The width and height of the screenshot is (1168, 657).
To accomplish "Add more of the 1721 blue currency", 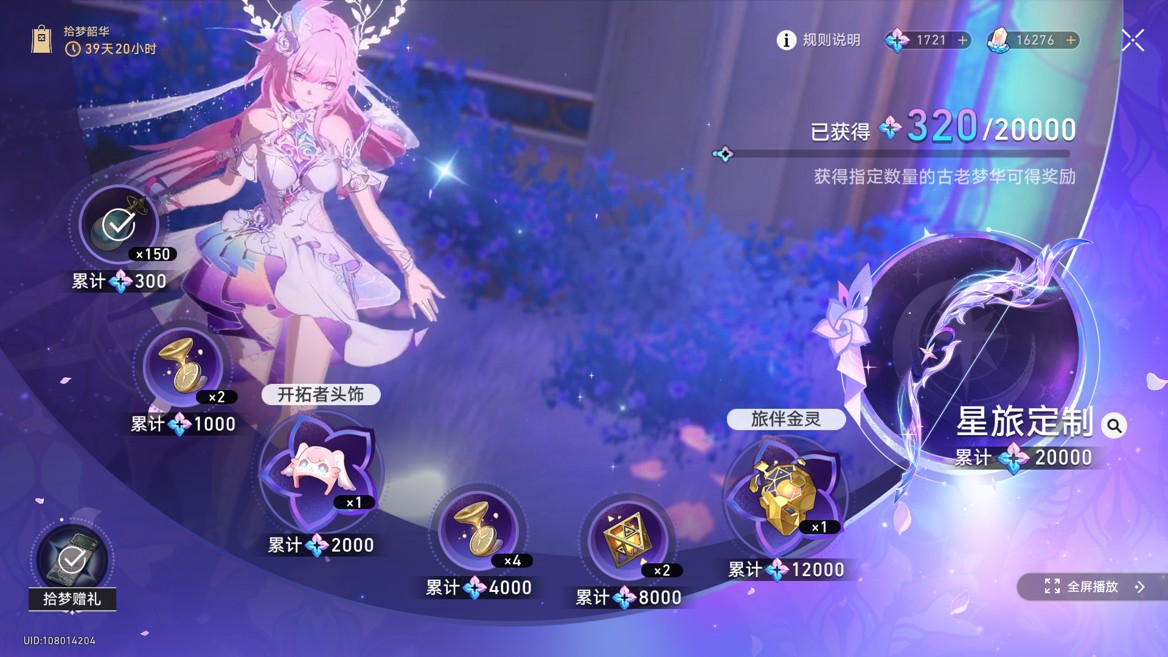I will 962,40.
